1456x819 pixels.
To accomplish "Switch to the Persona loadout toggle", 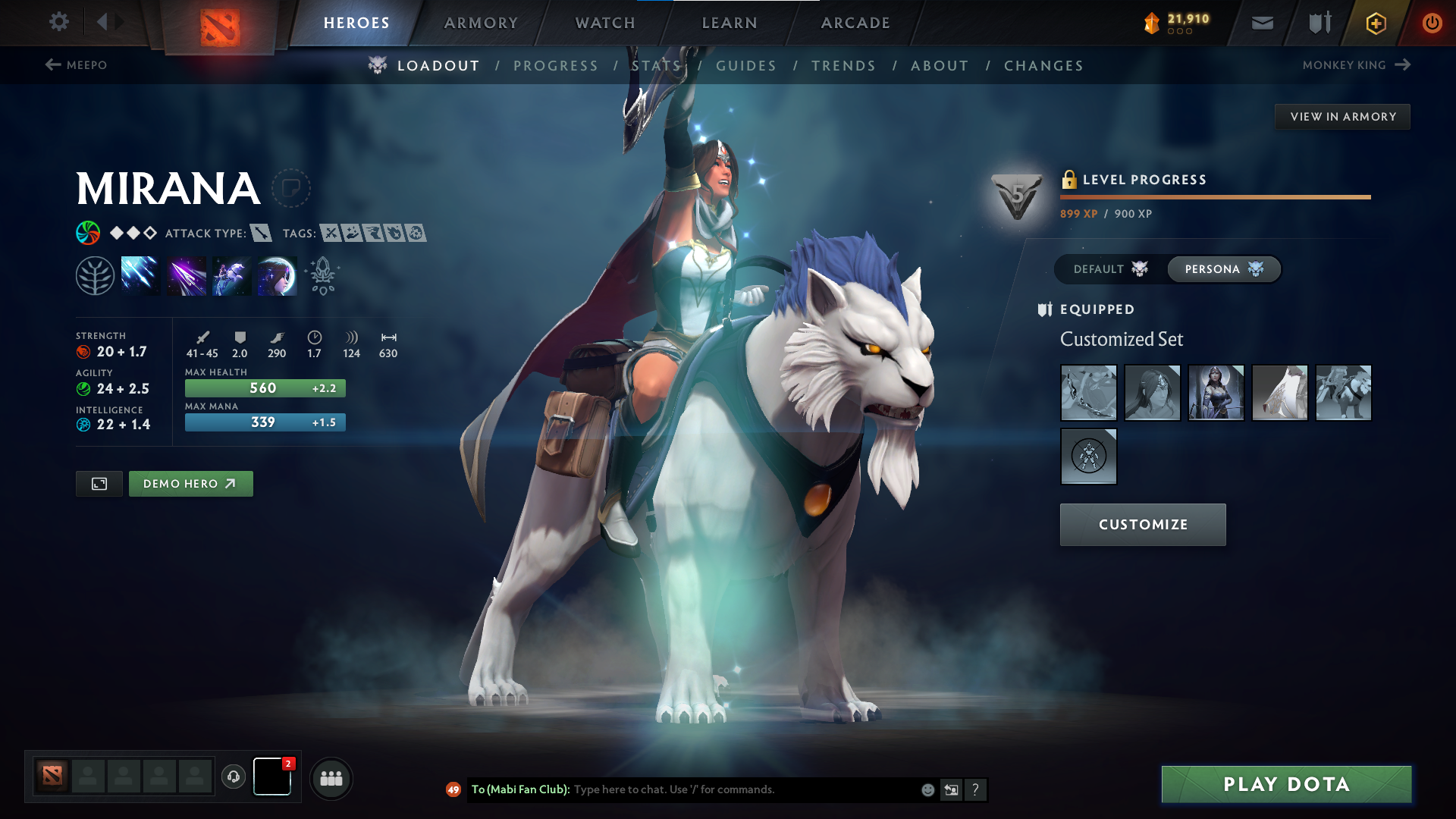I will pos(1222,268).
